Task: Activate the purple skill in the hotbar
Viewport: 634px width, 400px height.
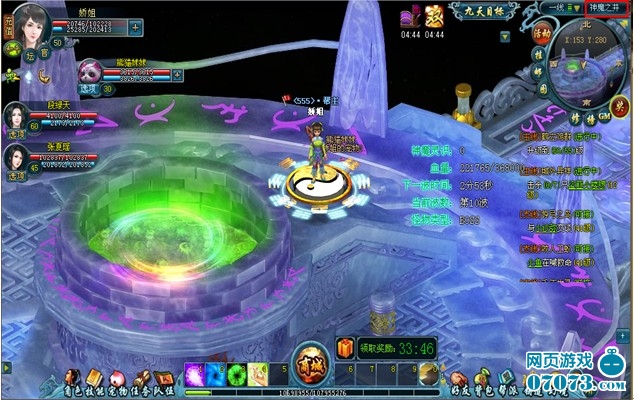Action: pos(195,373)
